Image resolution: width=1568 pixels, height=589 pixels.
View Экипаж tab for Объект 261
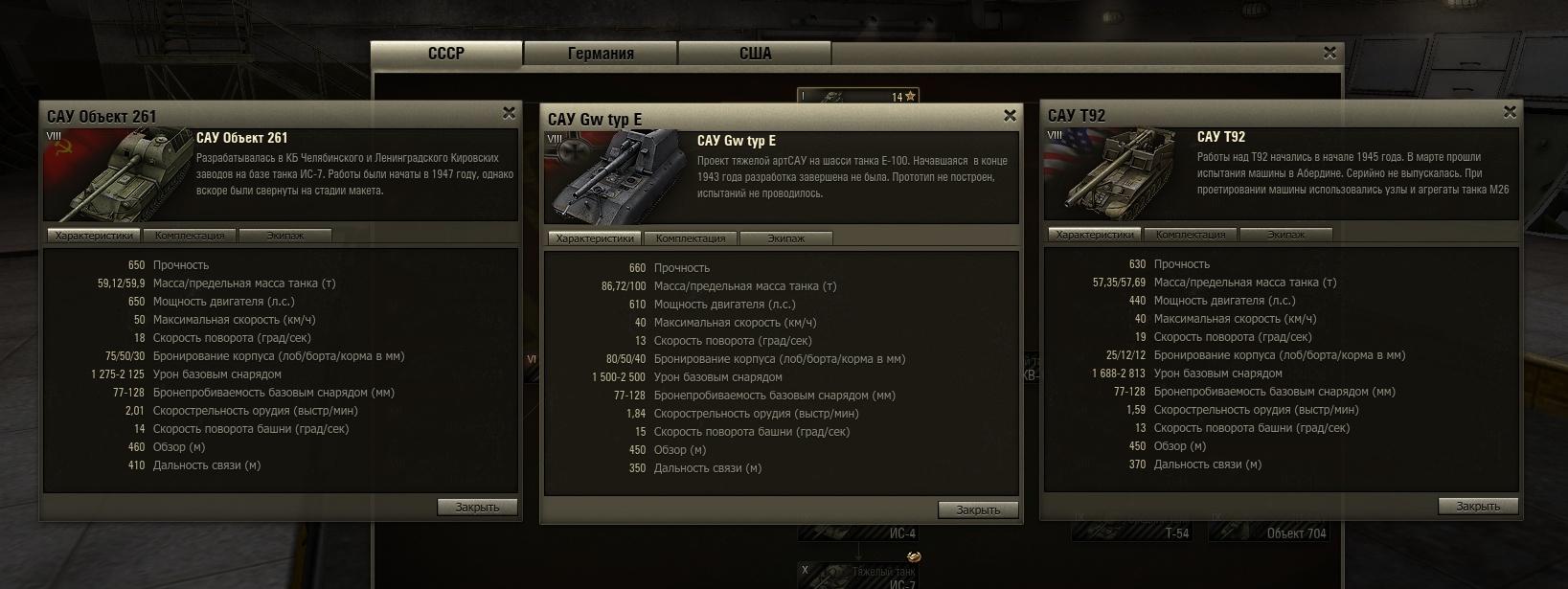284,236
